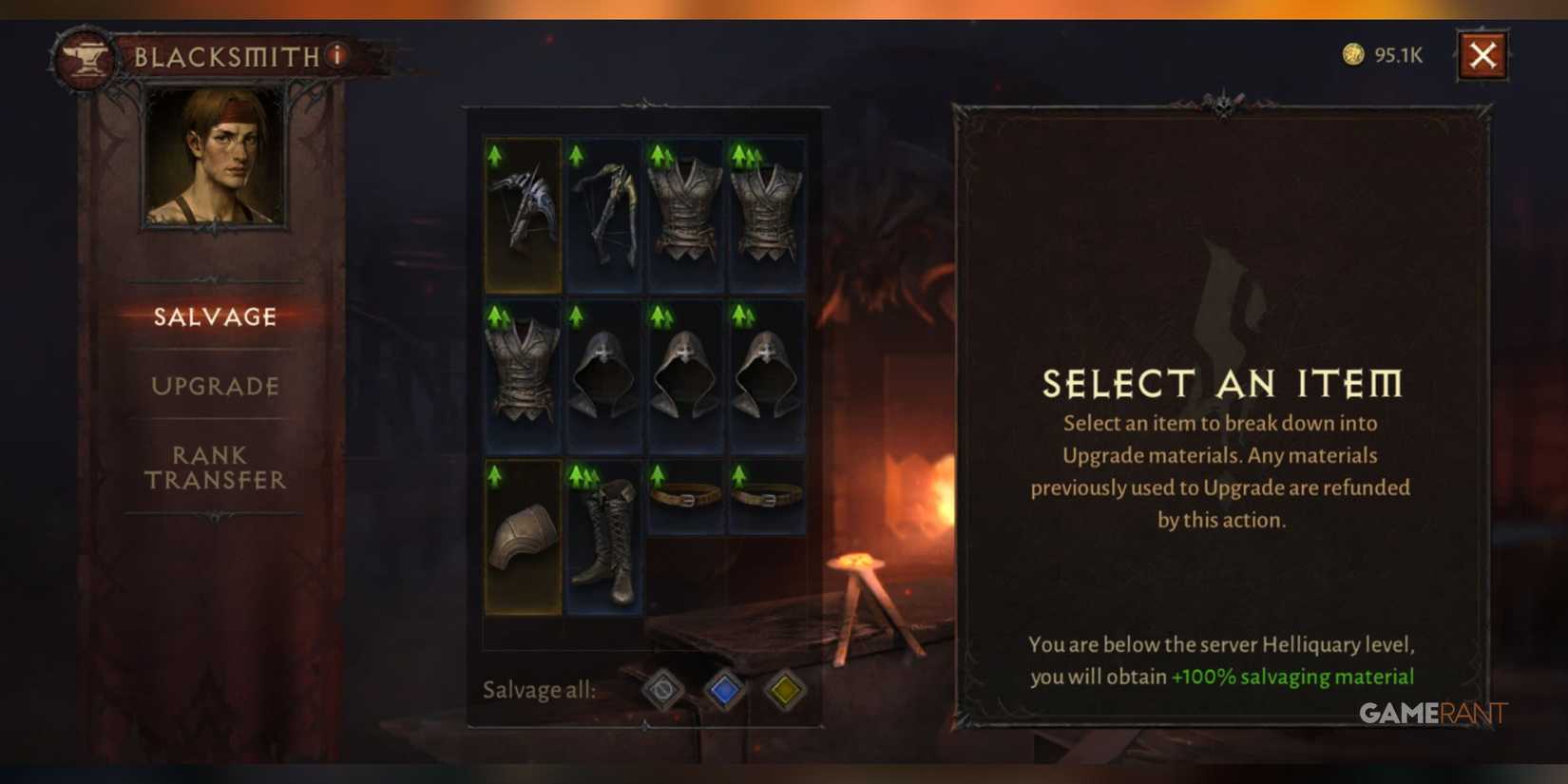Select the gray common-quality salvage all icon

[660, 693]
